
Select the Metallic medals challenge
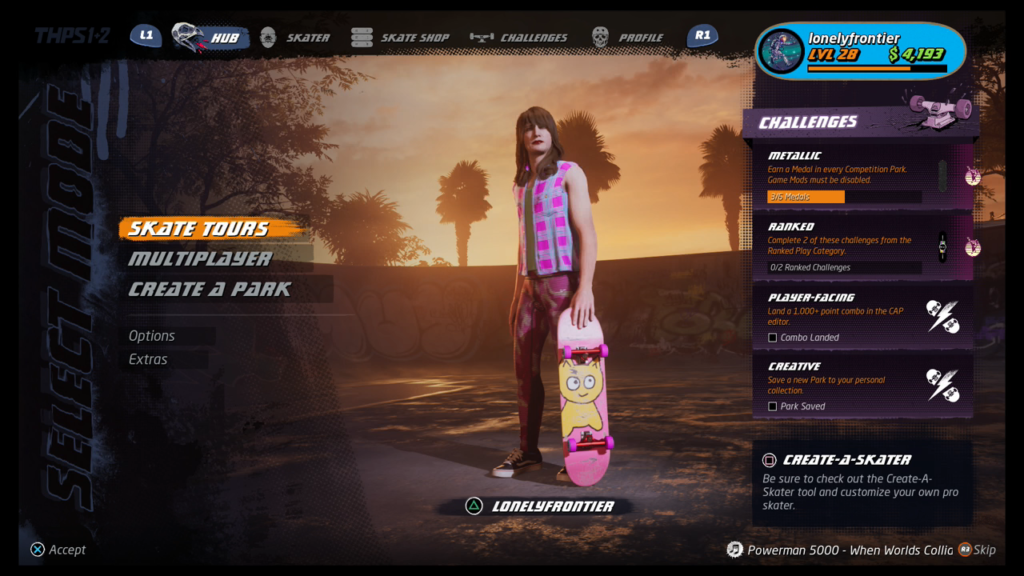click(855, 176)
